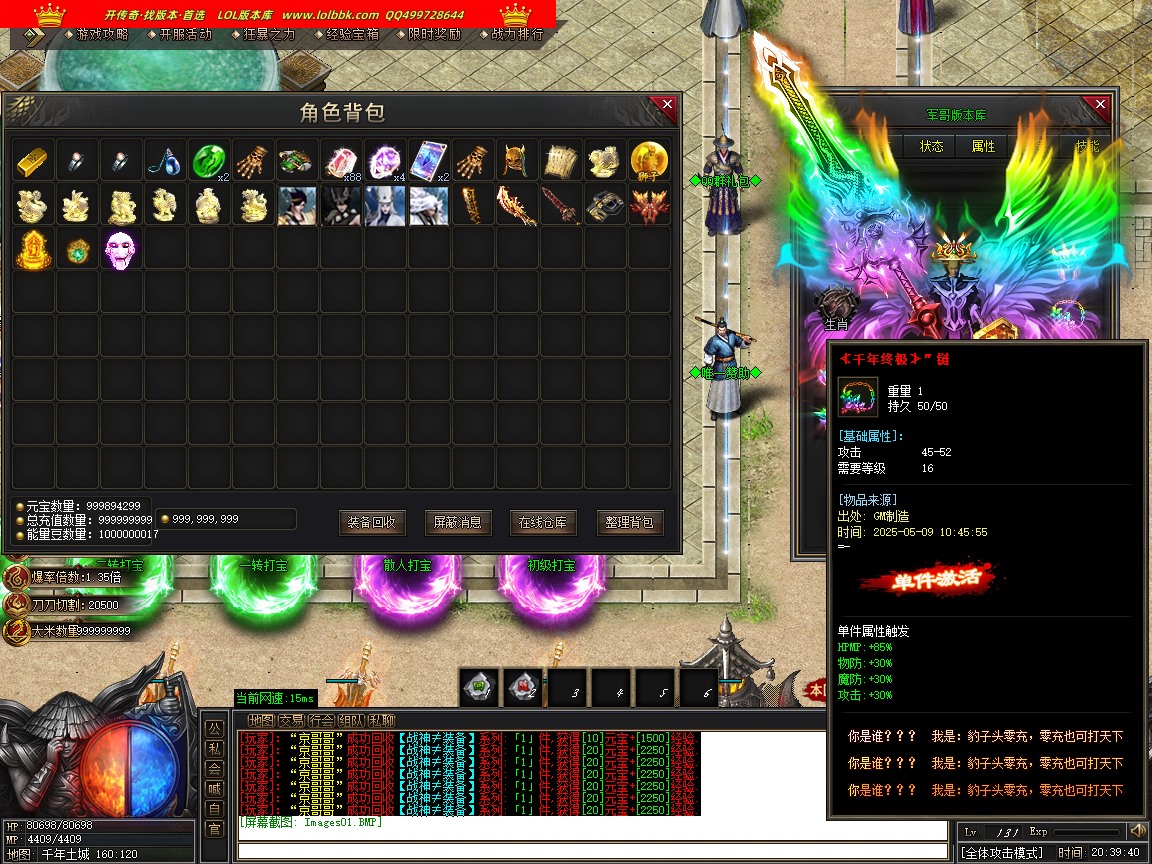Close the 角色背包 inventory window
Image resolution: width=1152 pixels, height=864 pixels.
pyautogui.click(x=664, y=105)
